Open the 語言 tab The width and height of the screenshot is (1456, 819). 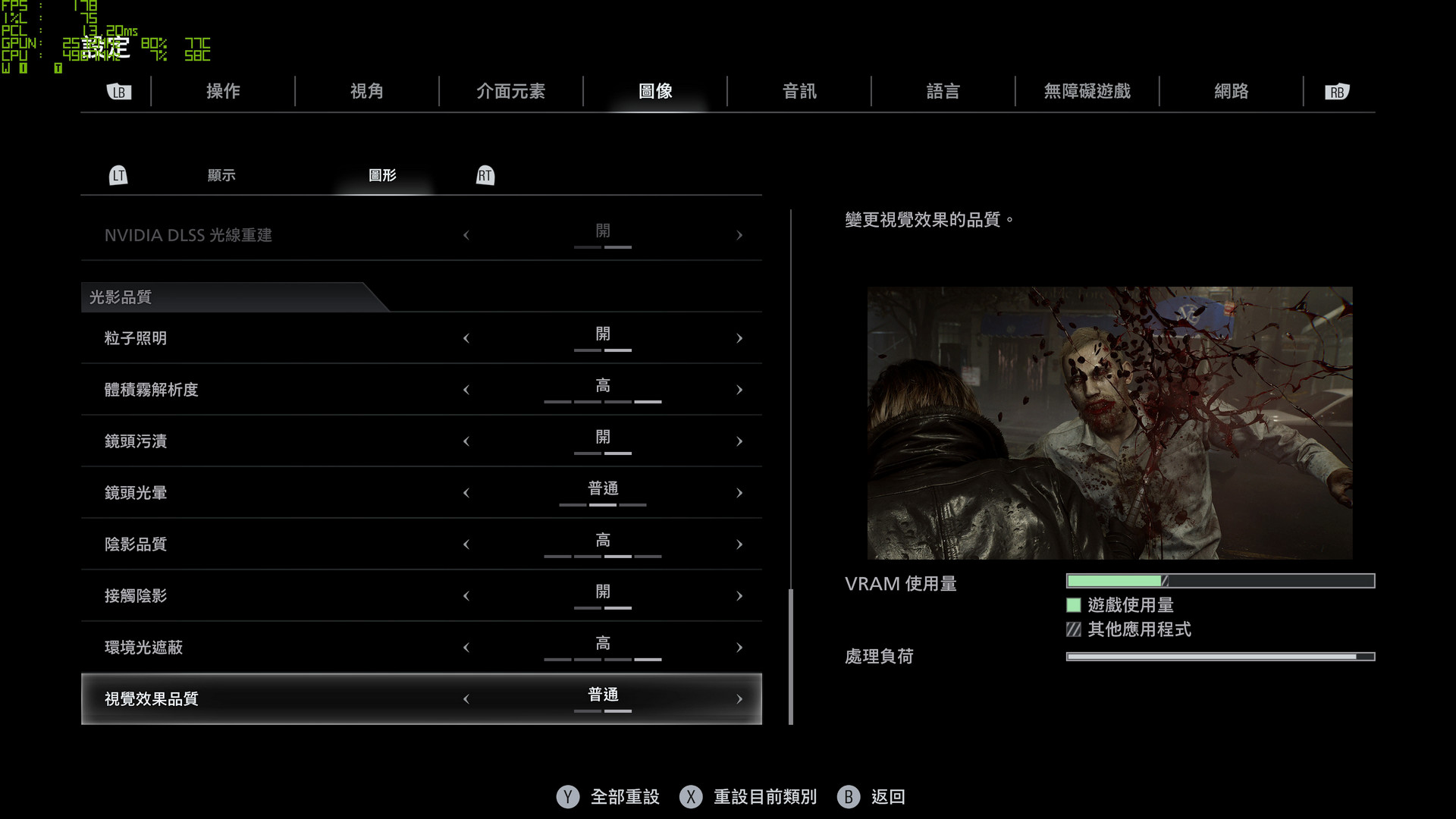943,92
